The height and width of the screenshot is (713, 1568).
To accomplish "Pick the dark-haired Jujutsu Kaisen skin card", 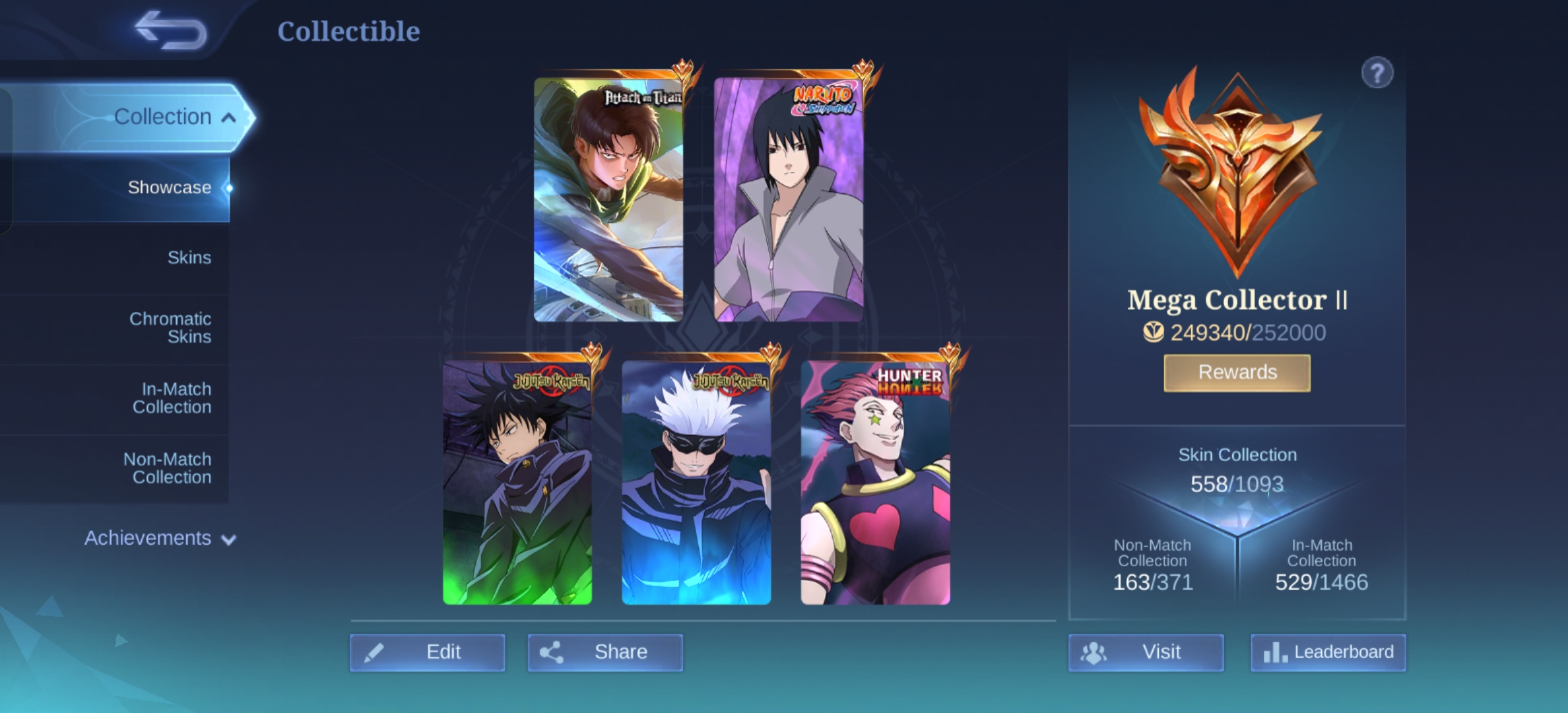I will coord(517,482).
